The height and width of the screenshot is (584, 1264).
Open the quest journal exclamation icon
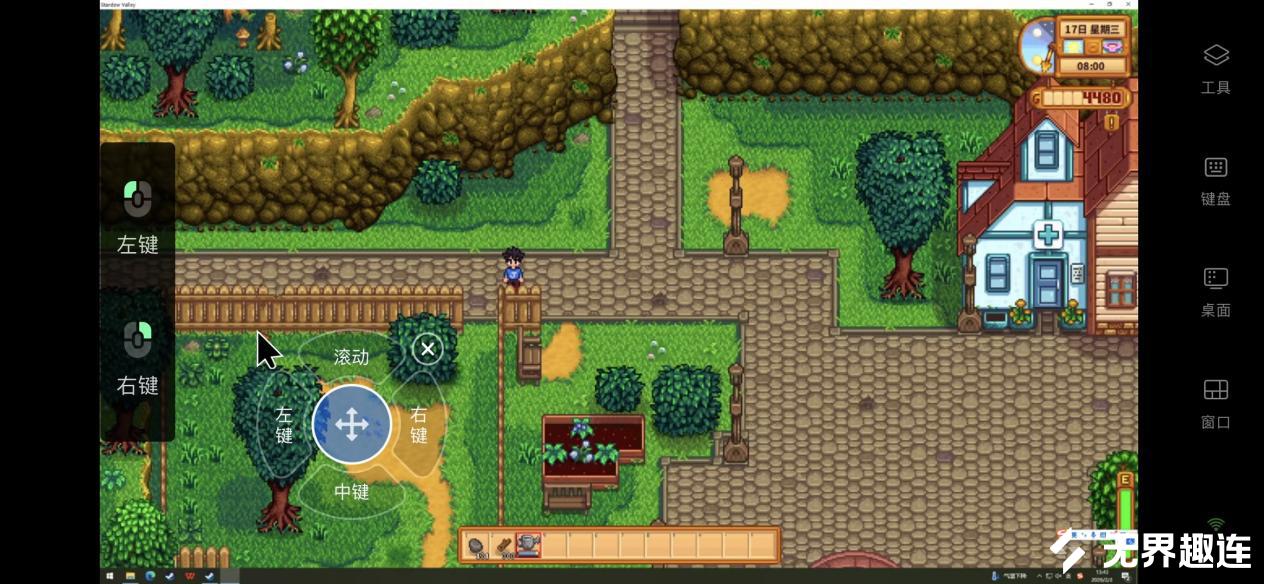1110,122
